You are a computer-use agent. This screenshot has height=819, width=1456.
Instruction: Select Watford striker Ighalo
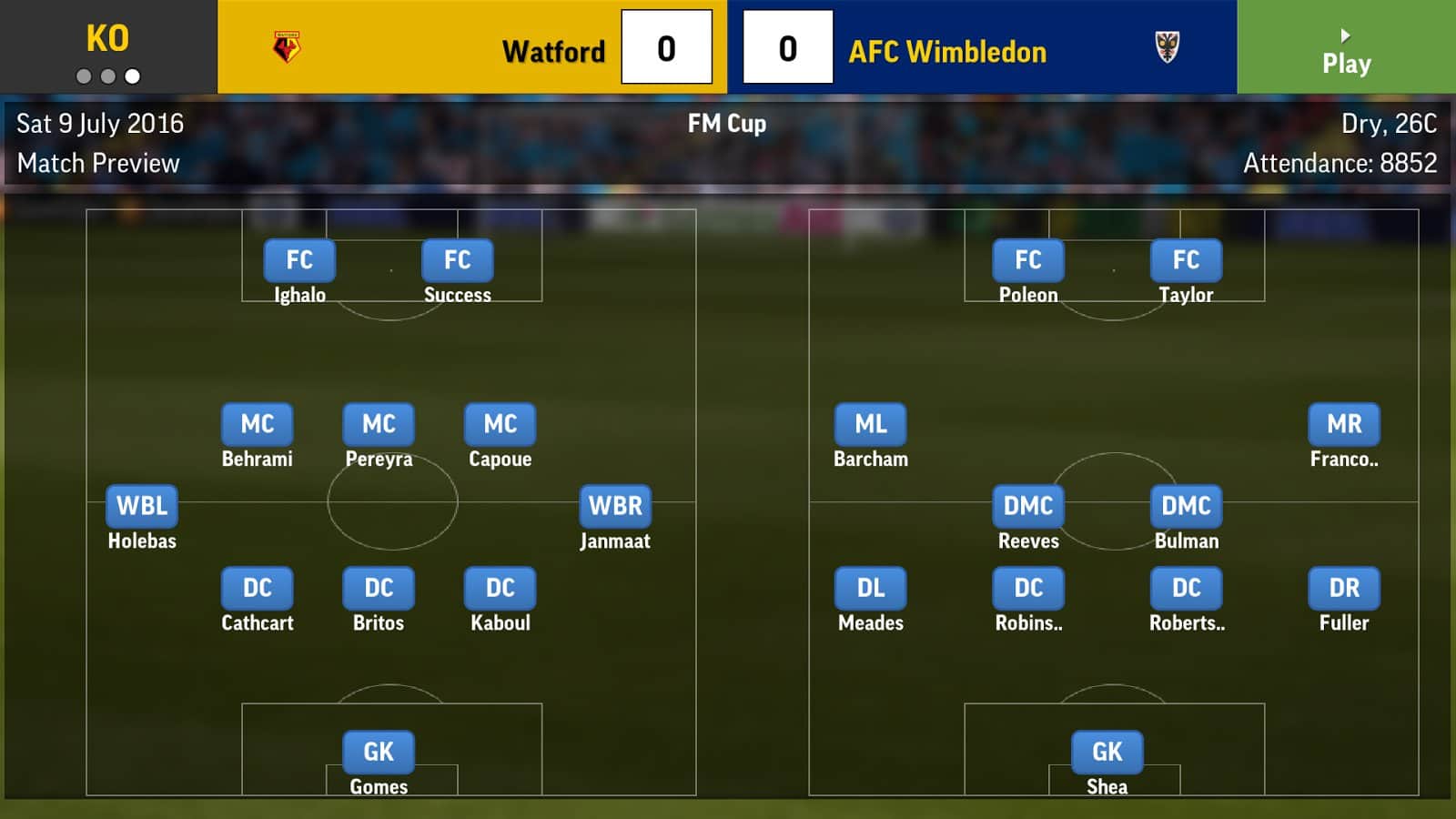pyautogui.click(x=299, y=260)
